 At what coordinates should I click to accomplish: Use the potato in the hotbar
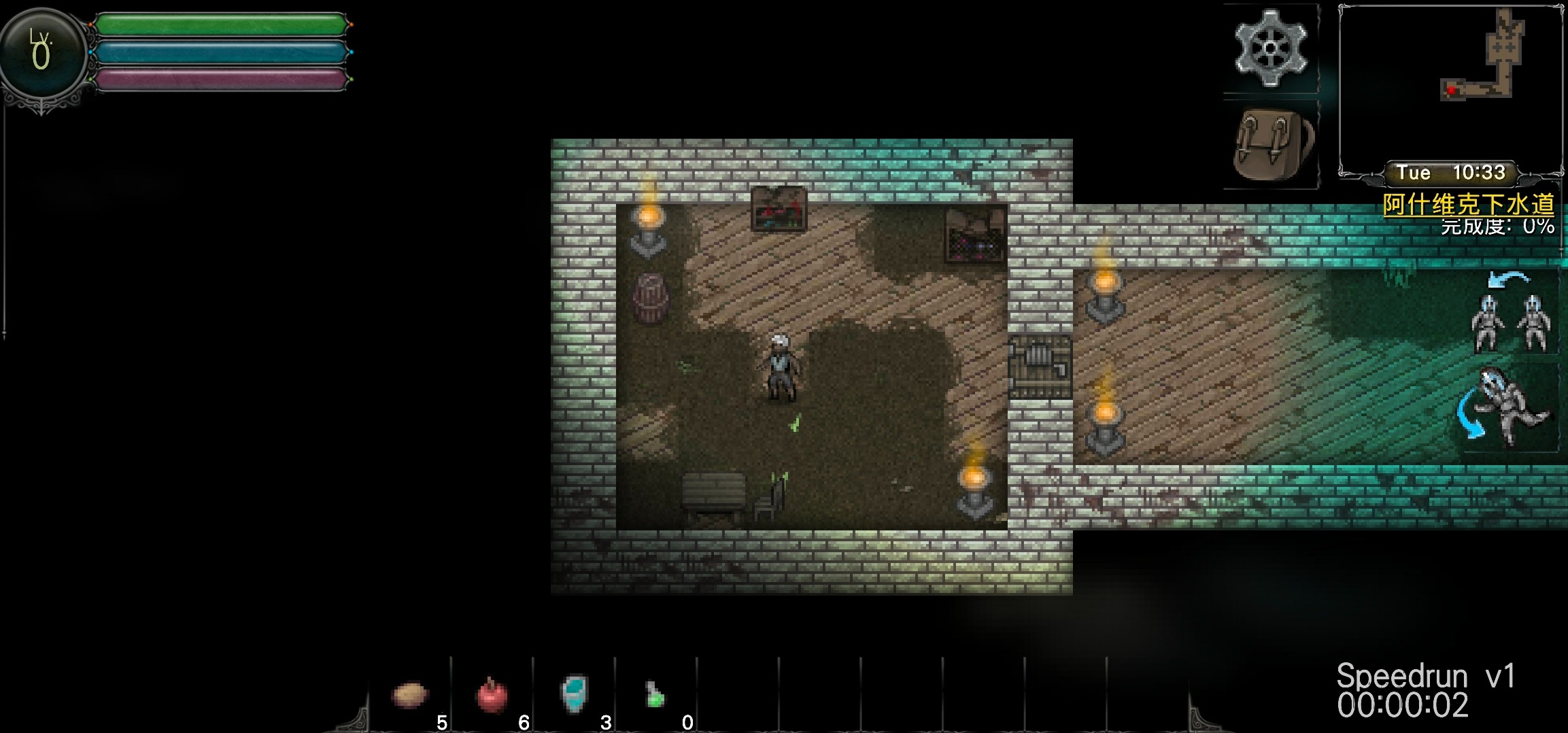coord(410,695)
